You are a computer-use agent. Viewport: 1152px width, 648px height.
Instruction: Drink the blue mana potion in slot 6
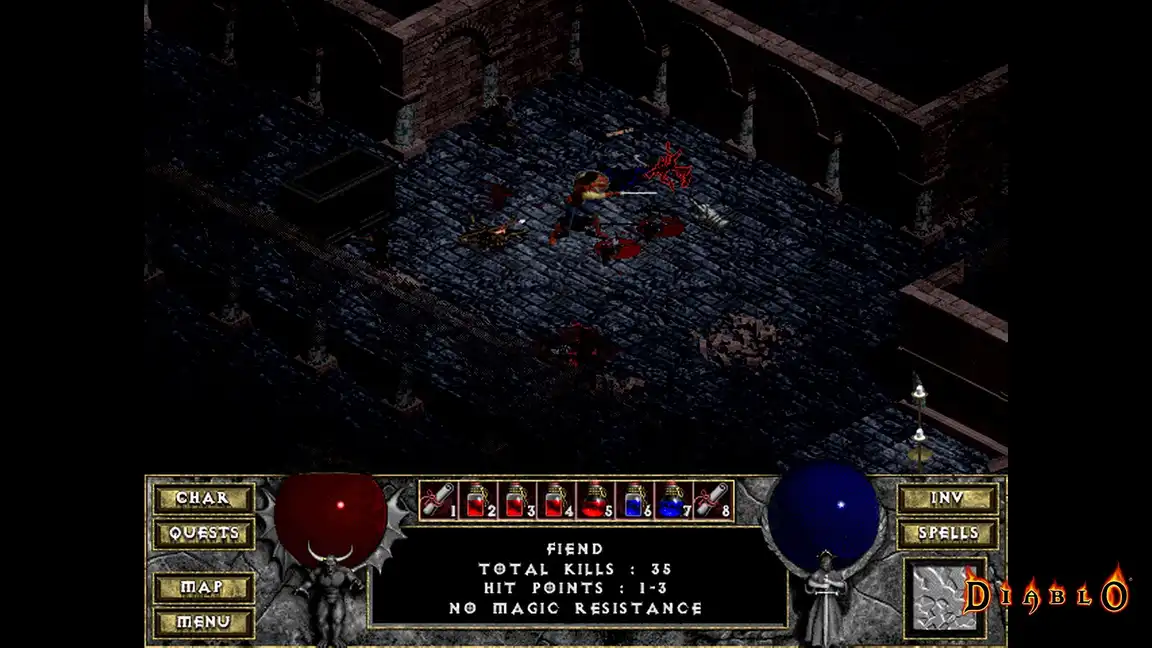pyautogui.click(x=632, y=500)
